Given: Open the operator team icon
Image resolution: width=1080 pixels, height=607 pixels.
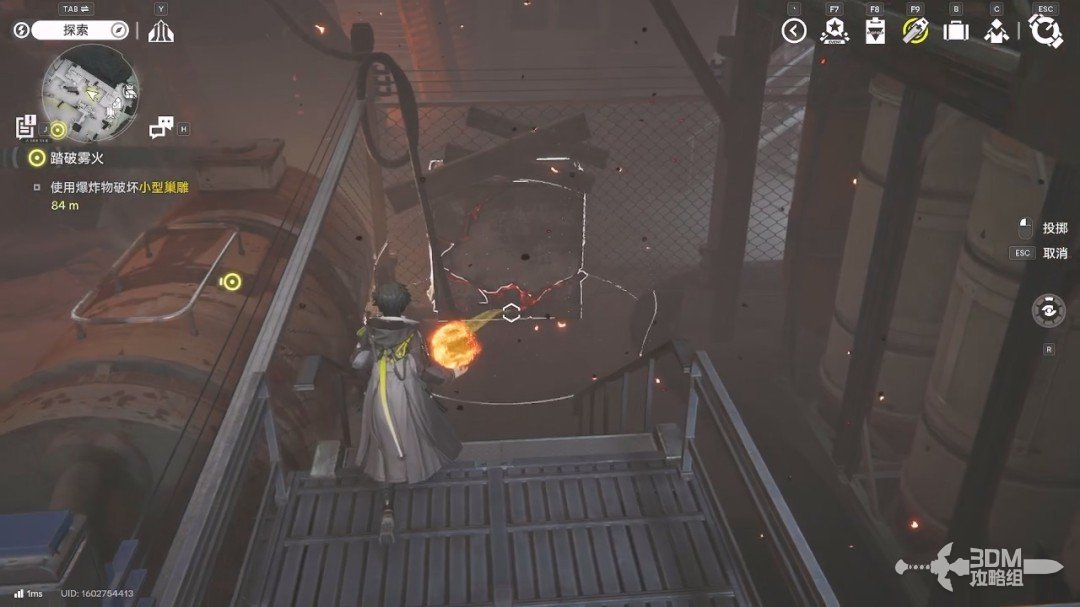Looking at the screenshot, I should (996, 31).
